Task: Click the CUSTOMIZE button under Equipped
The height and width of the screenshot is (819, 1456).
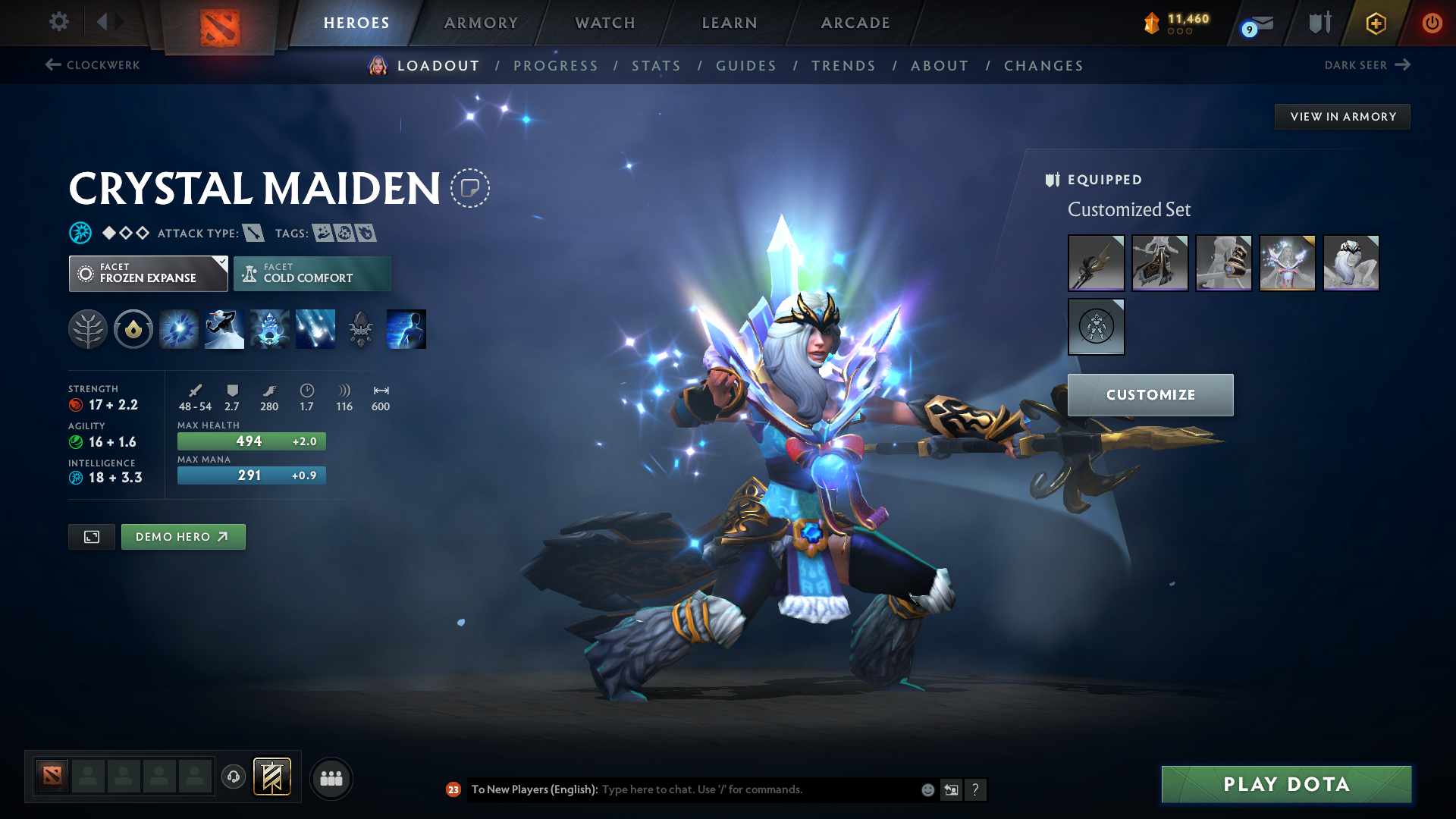Action: tap(1150, 394)
